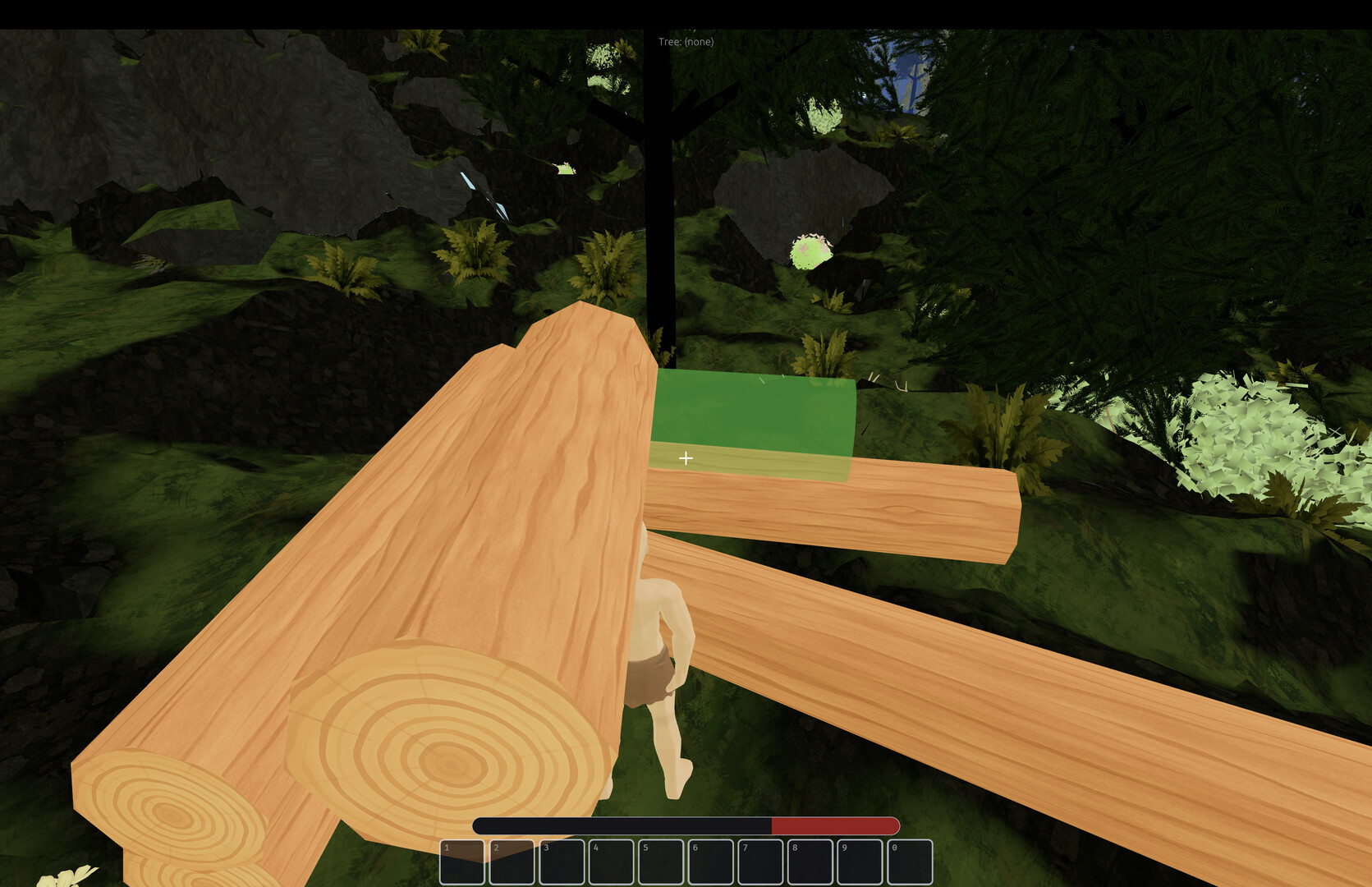Click the crosshair in screen center
The width and height of the screenshot is (1372, 887).
tap(686, 457)
